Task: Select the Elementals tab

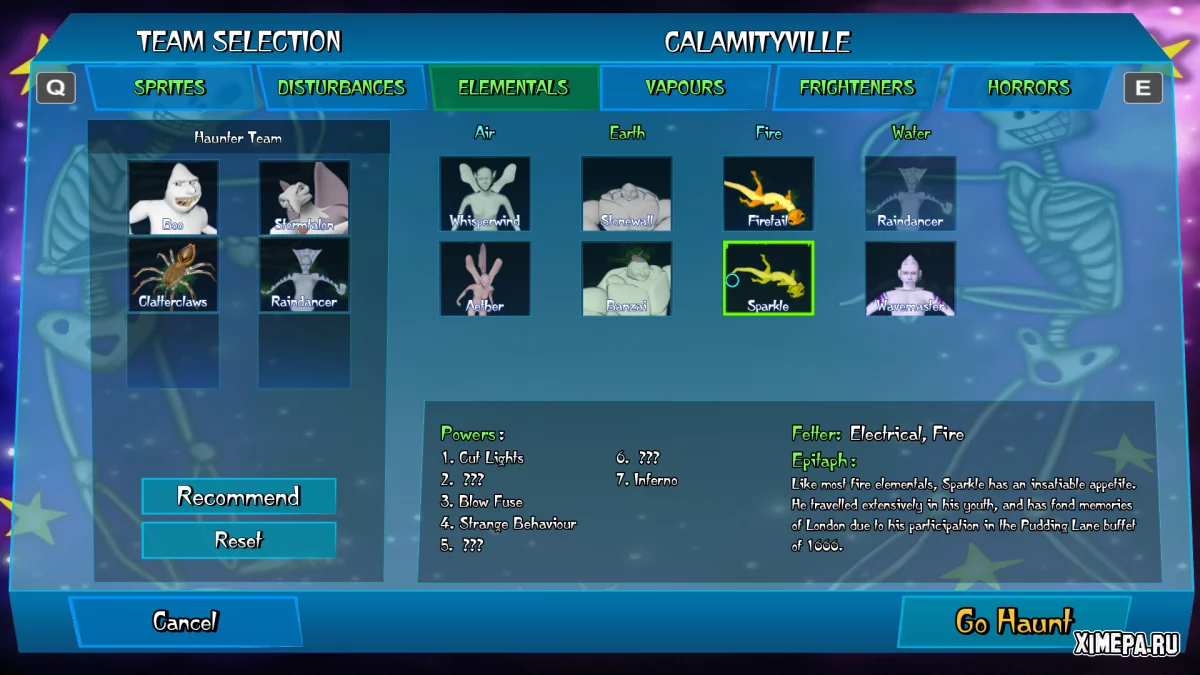Action: [513, 88]
